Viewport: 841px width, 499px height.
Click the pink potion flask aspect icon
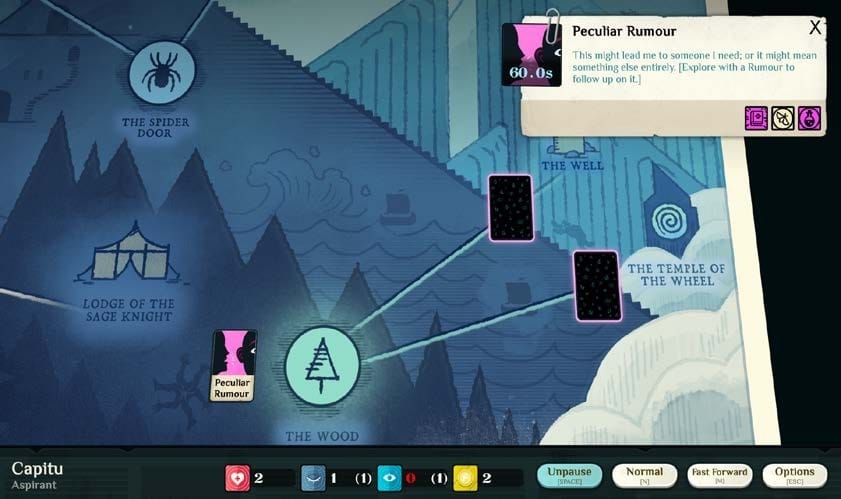coord(809,120)
